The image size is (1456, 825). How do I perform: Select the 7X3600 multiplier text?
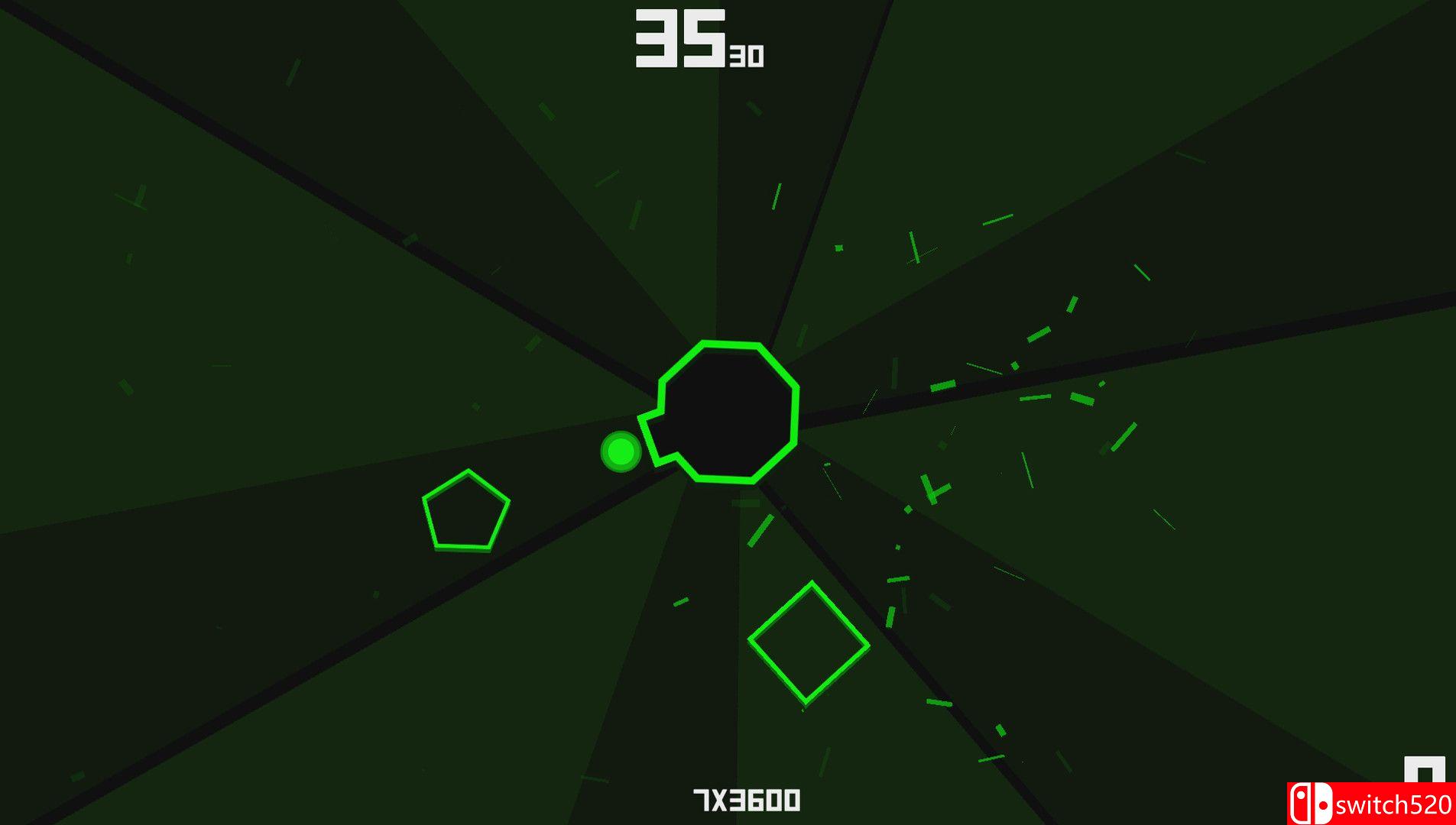tap(745, 801)
